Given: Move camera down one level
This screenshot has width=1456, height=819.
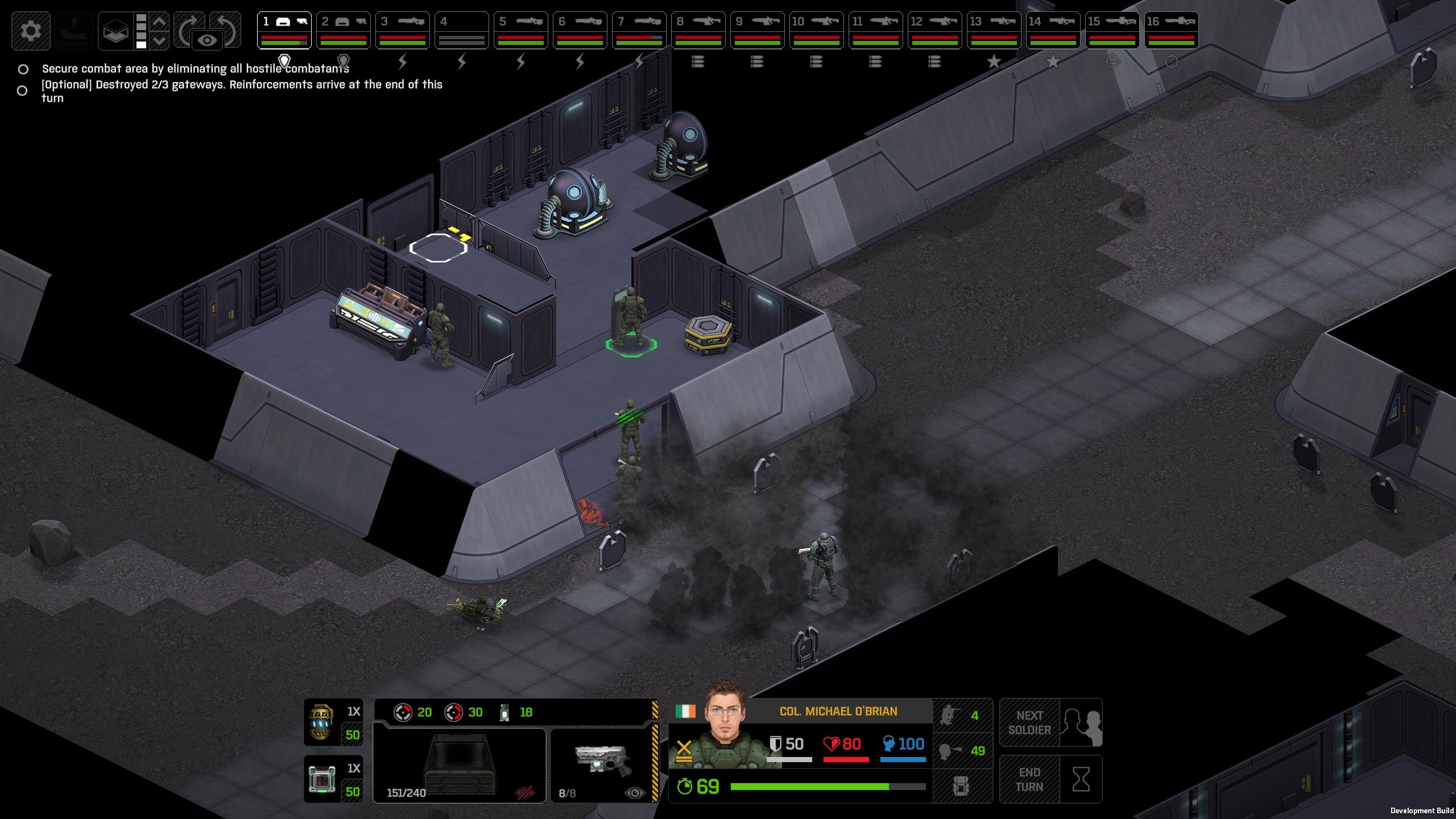Looking at the screenshot, I should pos(160,40).
